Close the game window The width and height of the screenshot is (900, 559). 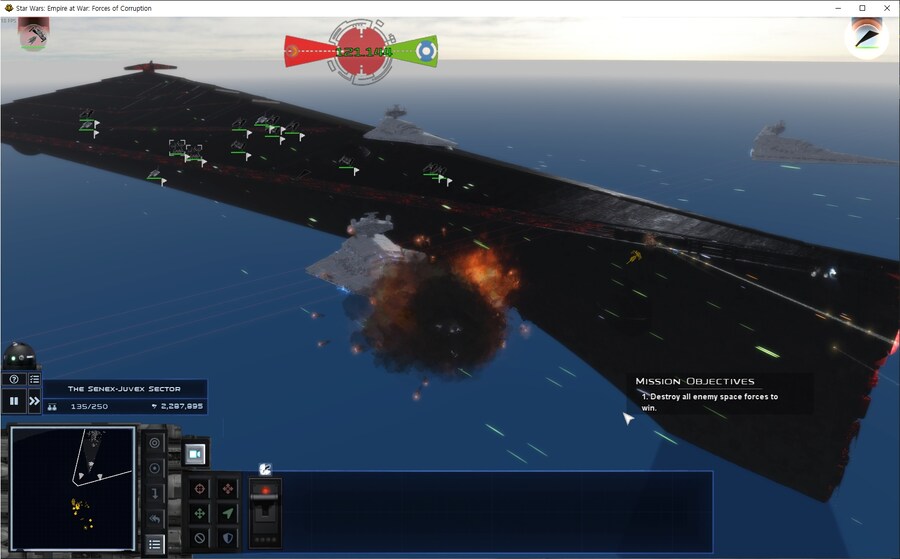(885, 8)
